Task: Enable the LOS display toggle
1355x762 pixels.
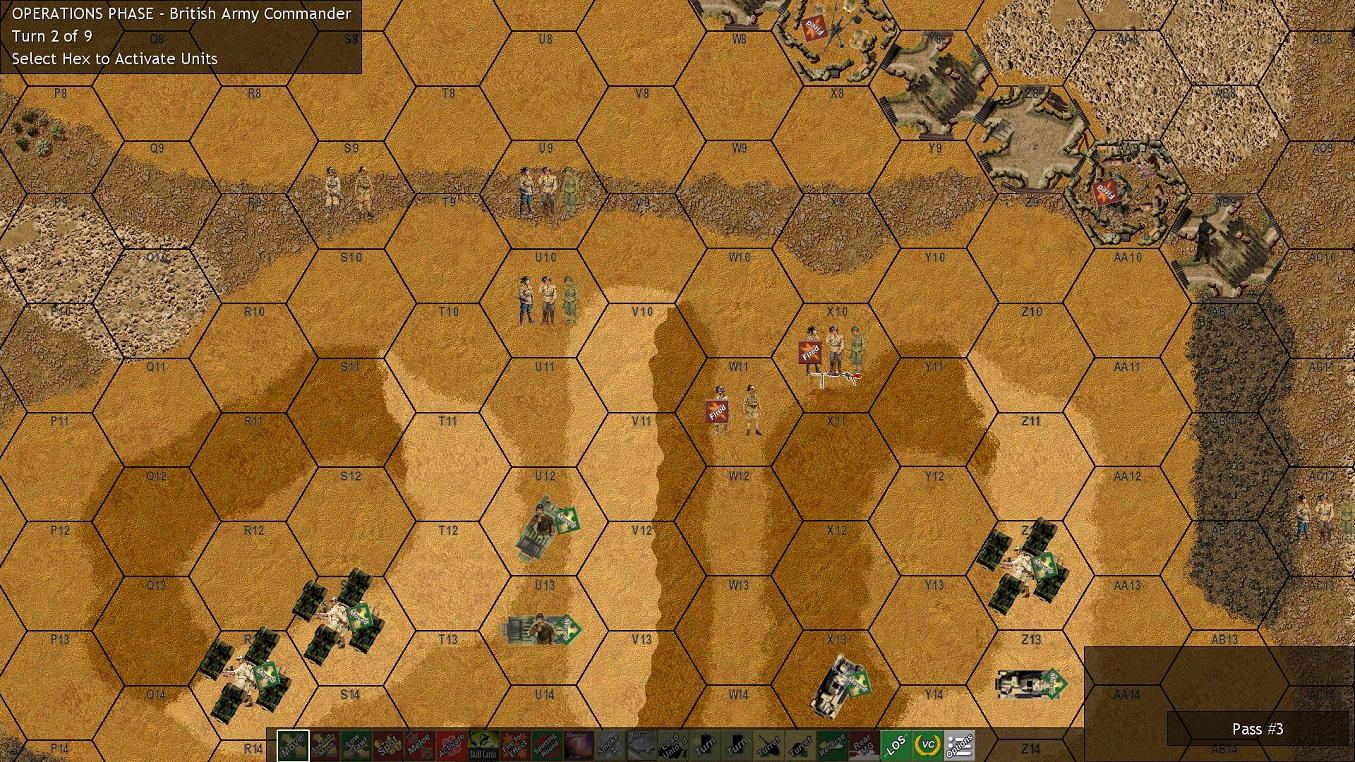Action: (899, 744)
